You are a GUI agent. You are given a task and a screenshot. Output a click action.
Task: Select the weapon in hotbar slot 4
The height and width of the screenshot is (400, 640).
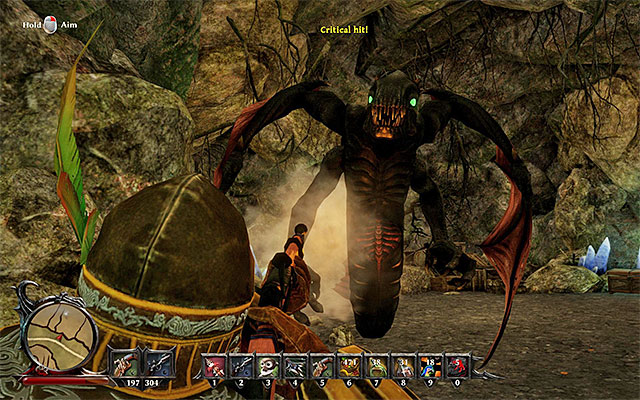[295, 366]
